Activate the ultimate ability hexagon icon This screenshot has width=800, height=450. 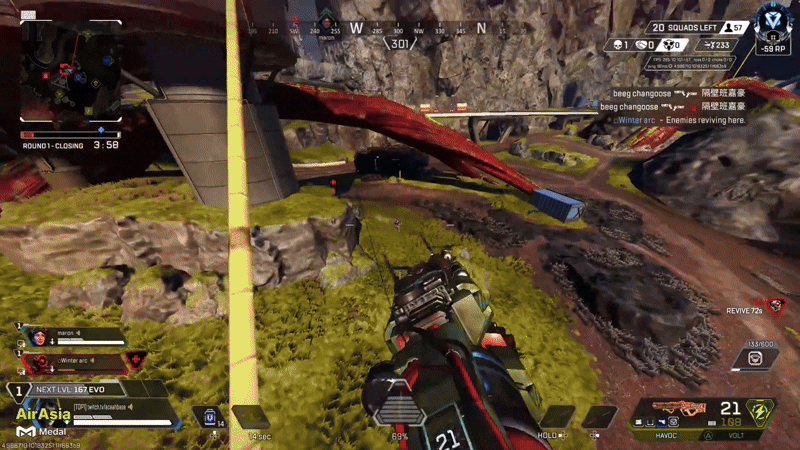[x=762, y=409]
